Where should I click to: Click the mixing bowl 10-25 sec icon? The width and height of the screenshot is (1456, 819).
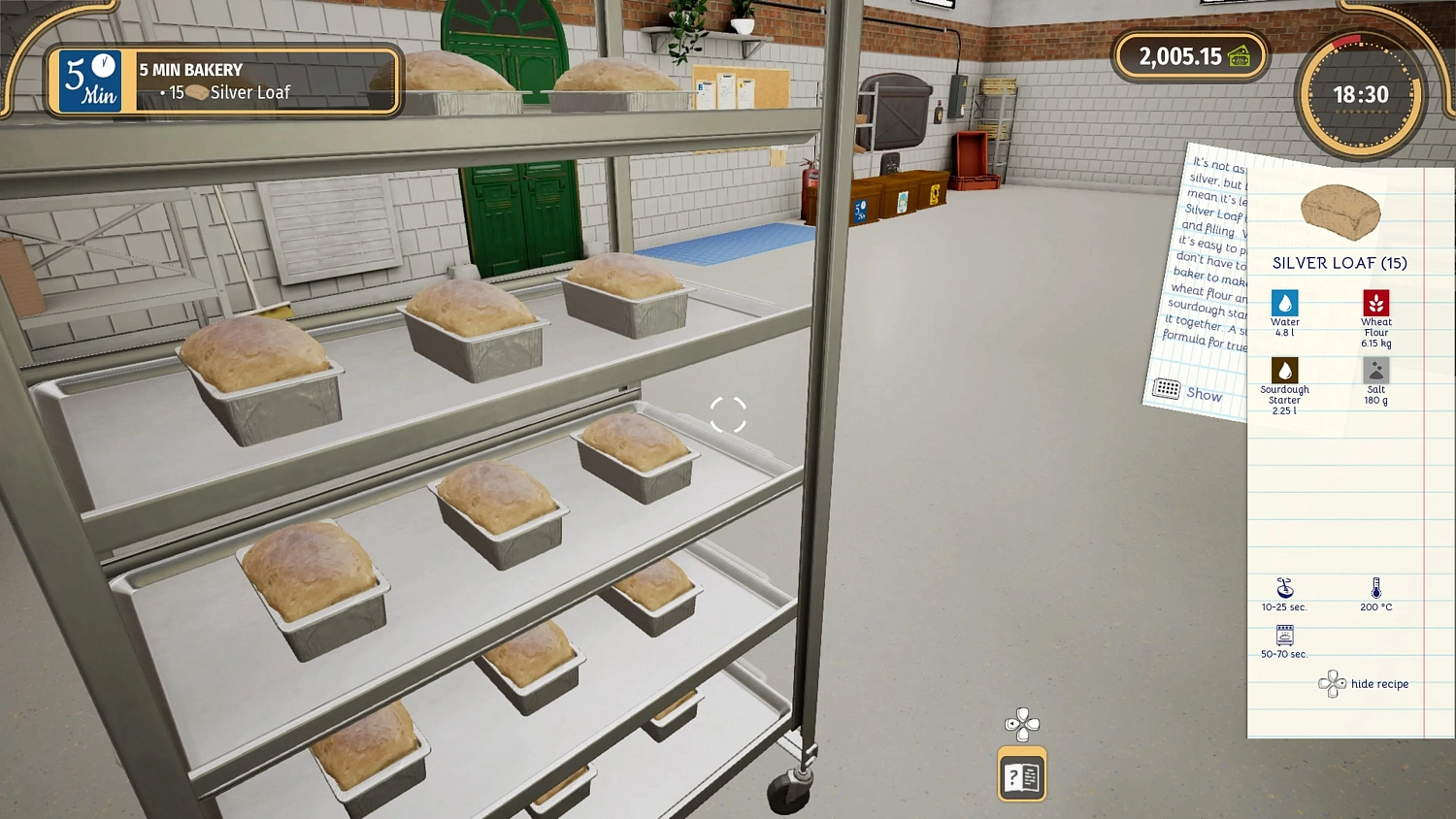[1284, 590]
